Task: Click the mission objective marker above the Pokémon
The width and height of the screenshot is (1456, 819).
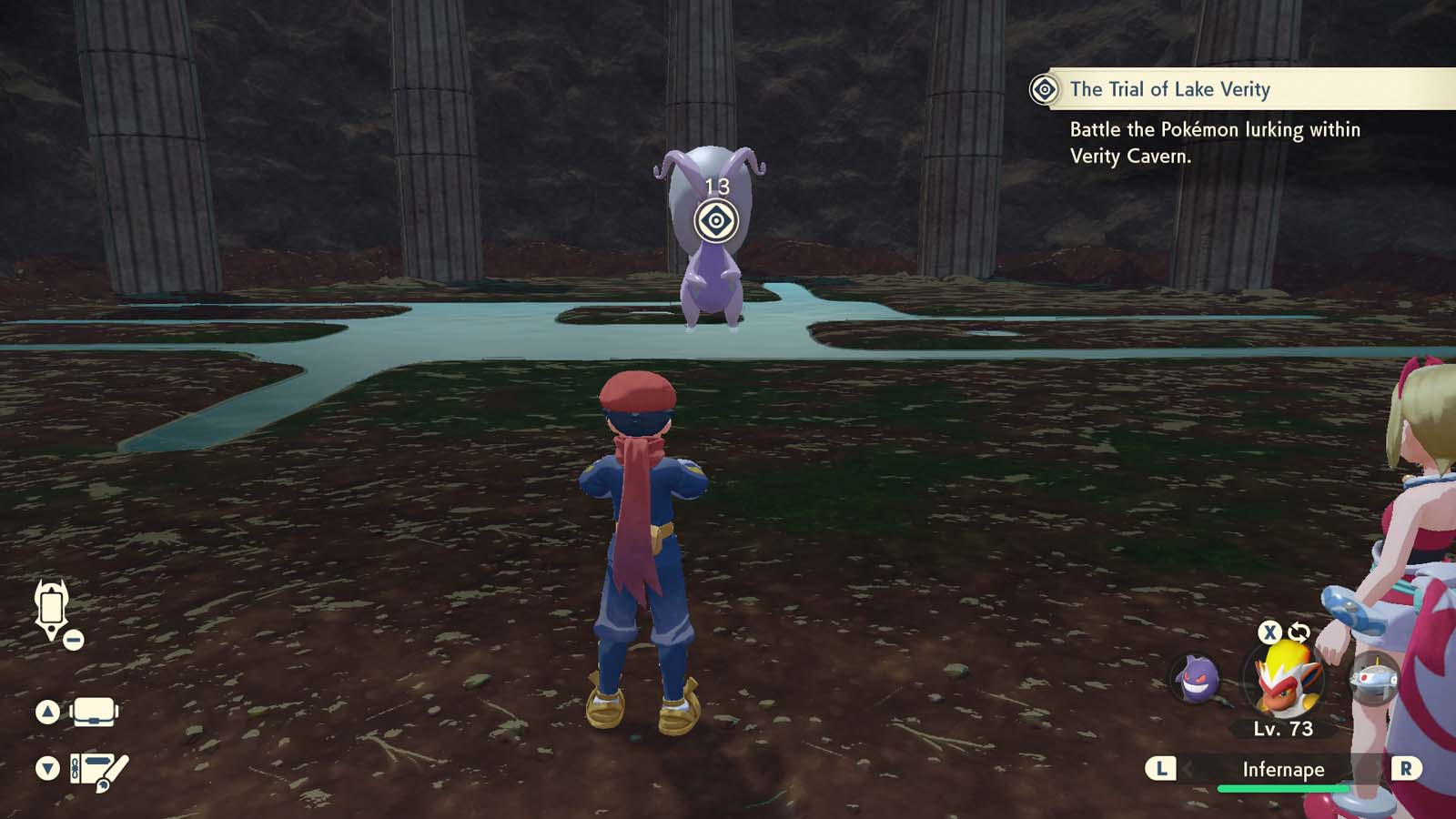Action: (x=715, y=219)
